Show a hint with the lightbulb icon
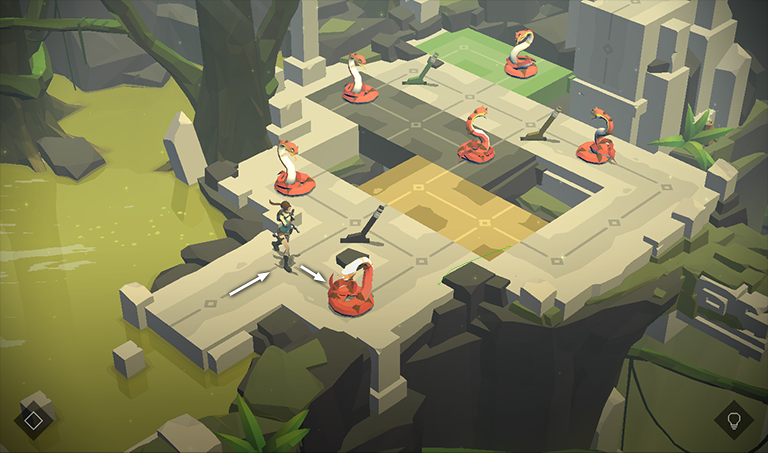The width and height of the screenshot is (768, 453). (x=734, y=420)
